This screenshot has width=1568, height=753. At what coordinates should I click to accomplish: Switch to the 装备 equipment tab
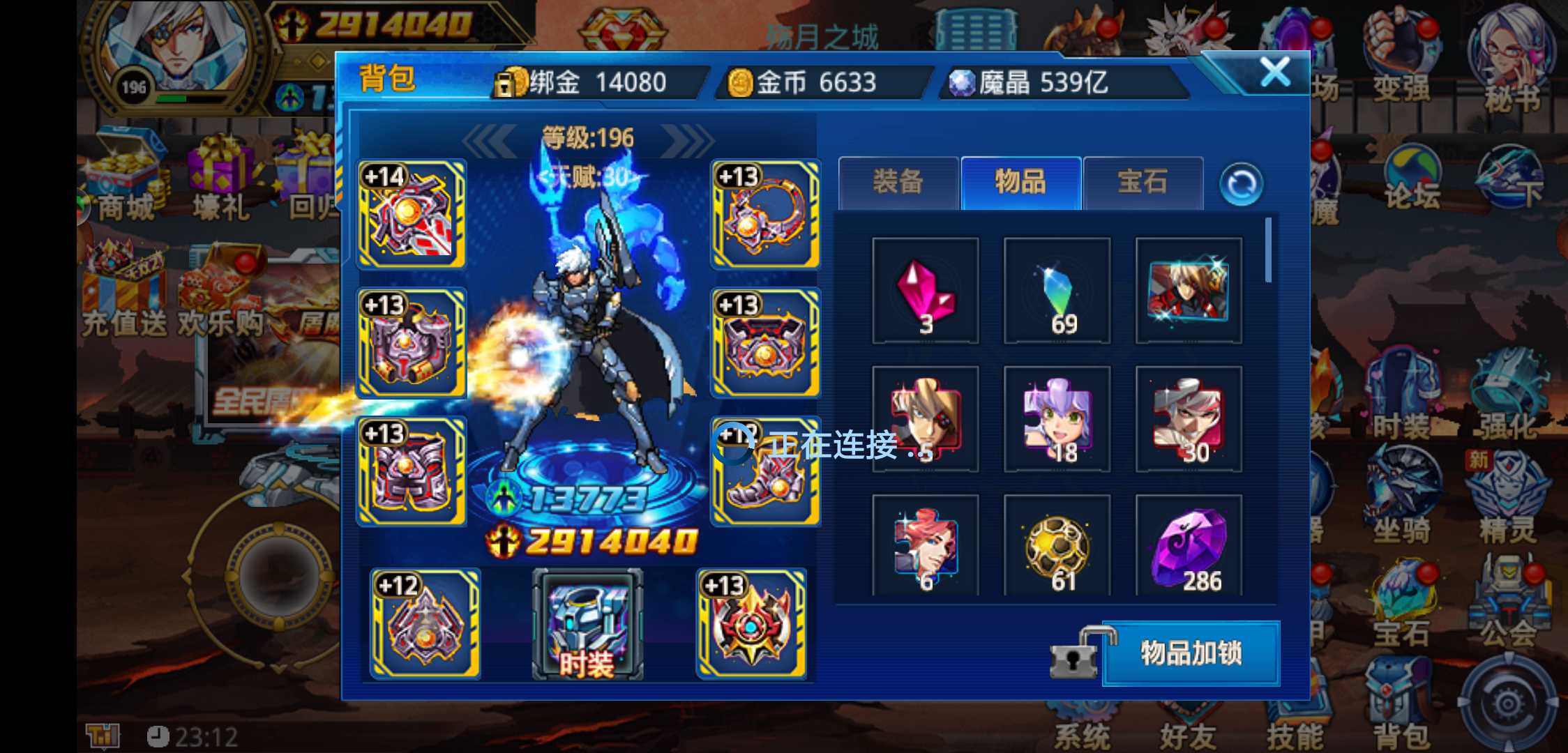coord(898,182)
